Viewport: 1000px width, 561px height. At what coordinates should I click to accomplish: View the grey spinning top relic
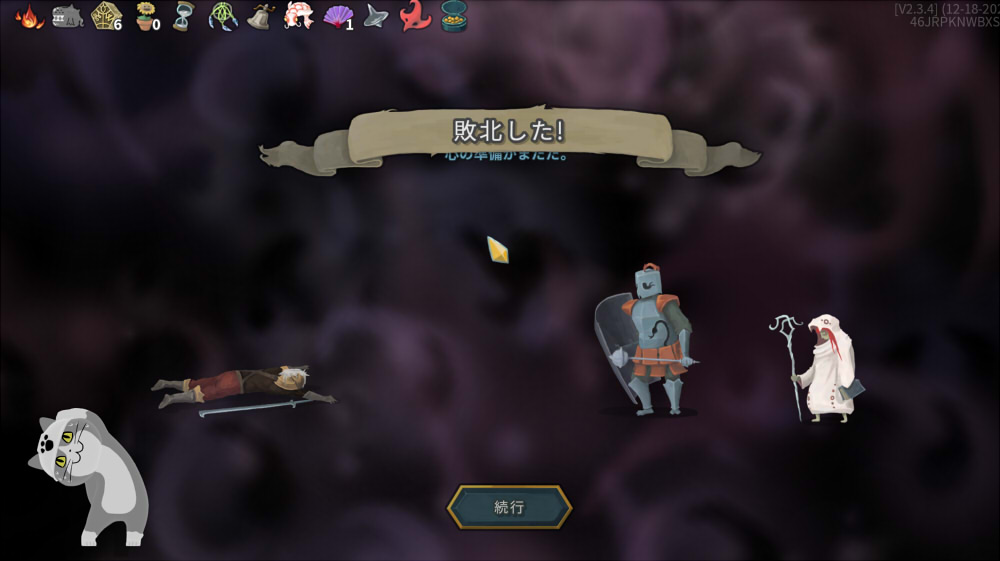376,16
